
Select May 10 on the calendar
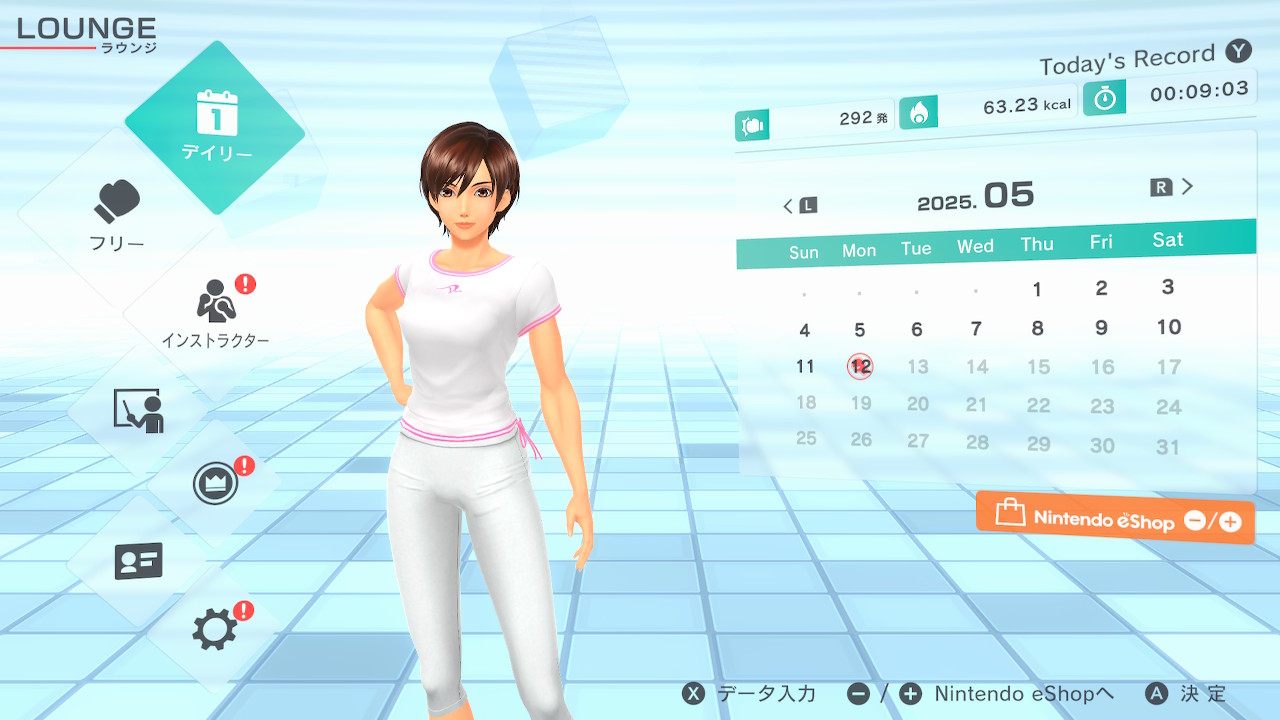[1169, 327]
